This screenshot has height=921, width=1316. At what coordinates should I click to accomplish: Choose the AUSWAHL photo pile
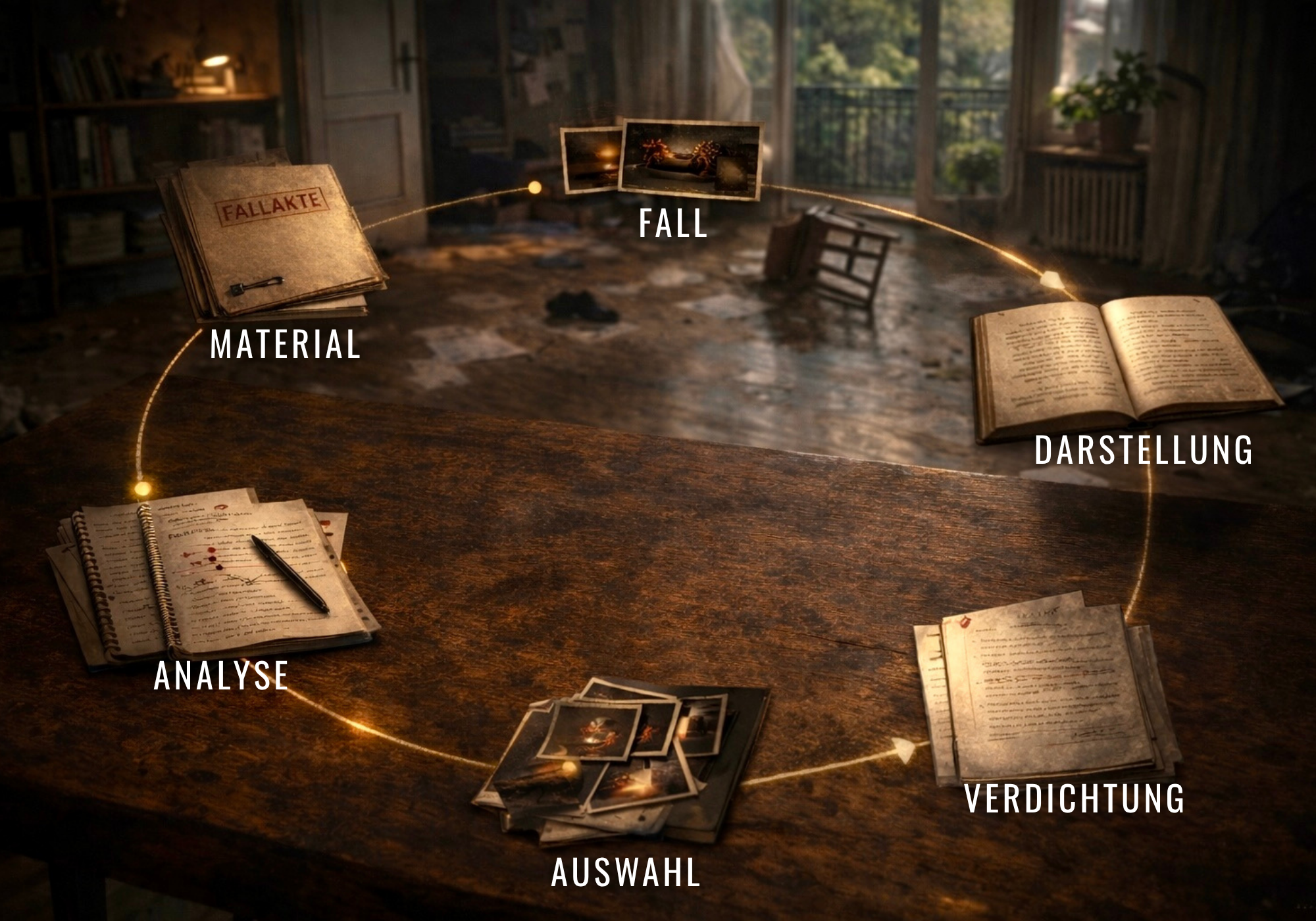tap(622, 763)
